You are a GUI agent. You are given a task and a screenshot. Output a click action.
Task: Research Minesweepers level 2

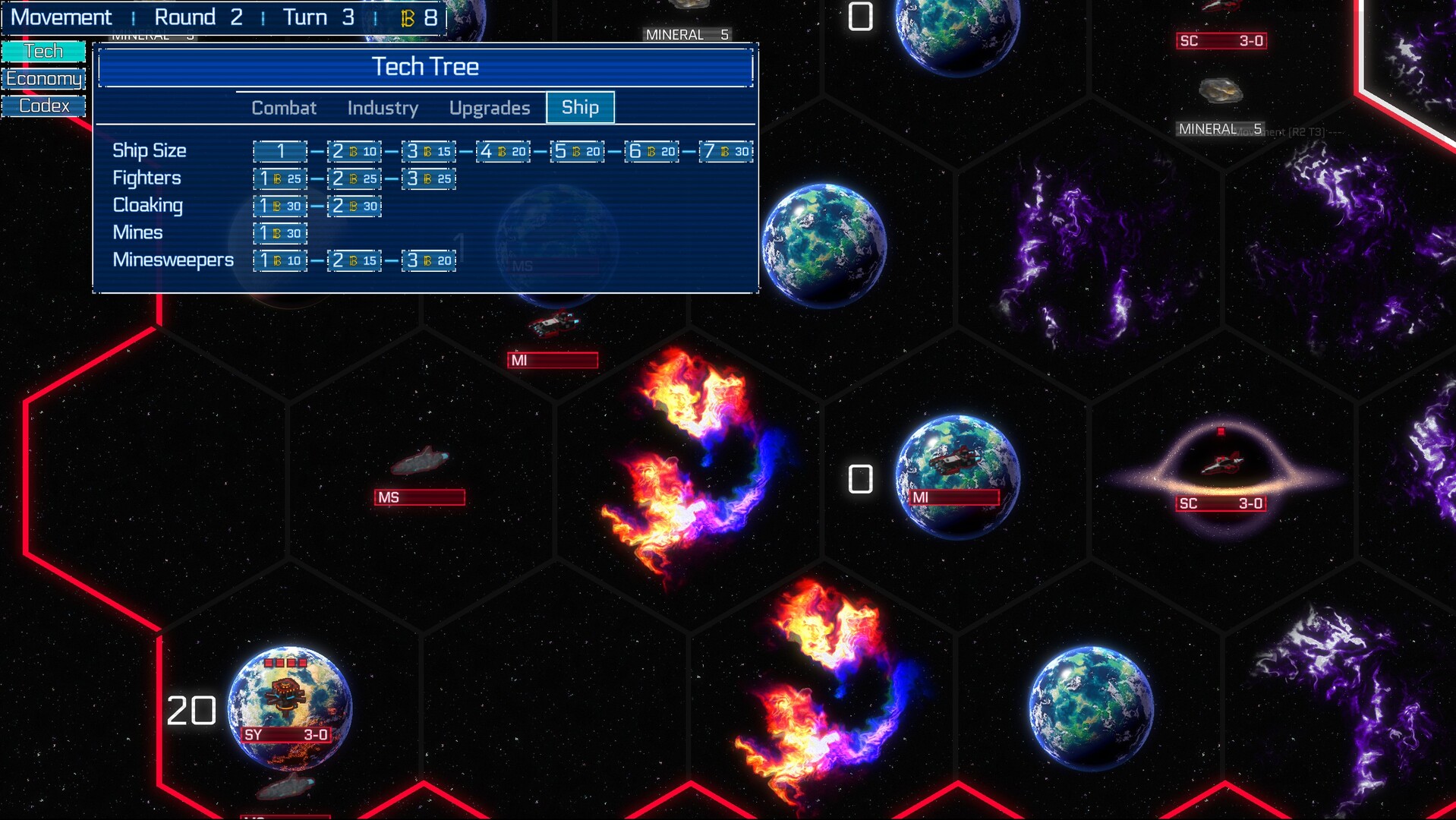[x=355, y=260]
